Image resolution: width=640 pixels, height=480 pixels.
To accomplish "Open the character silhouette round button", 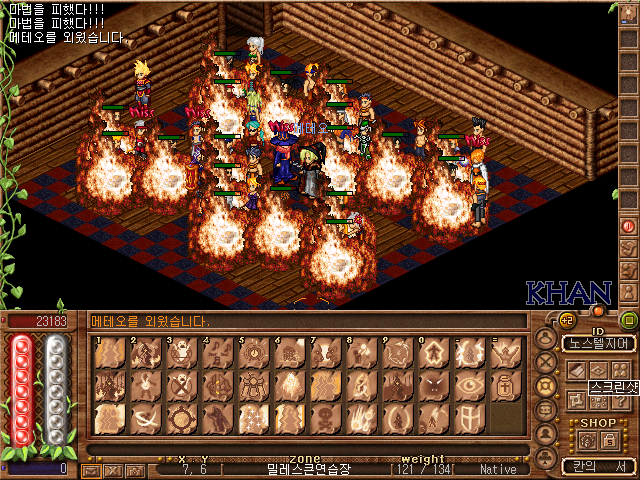I will 547,338.
